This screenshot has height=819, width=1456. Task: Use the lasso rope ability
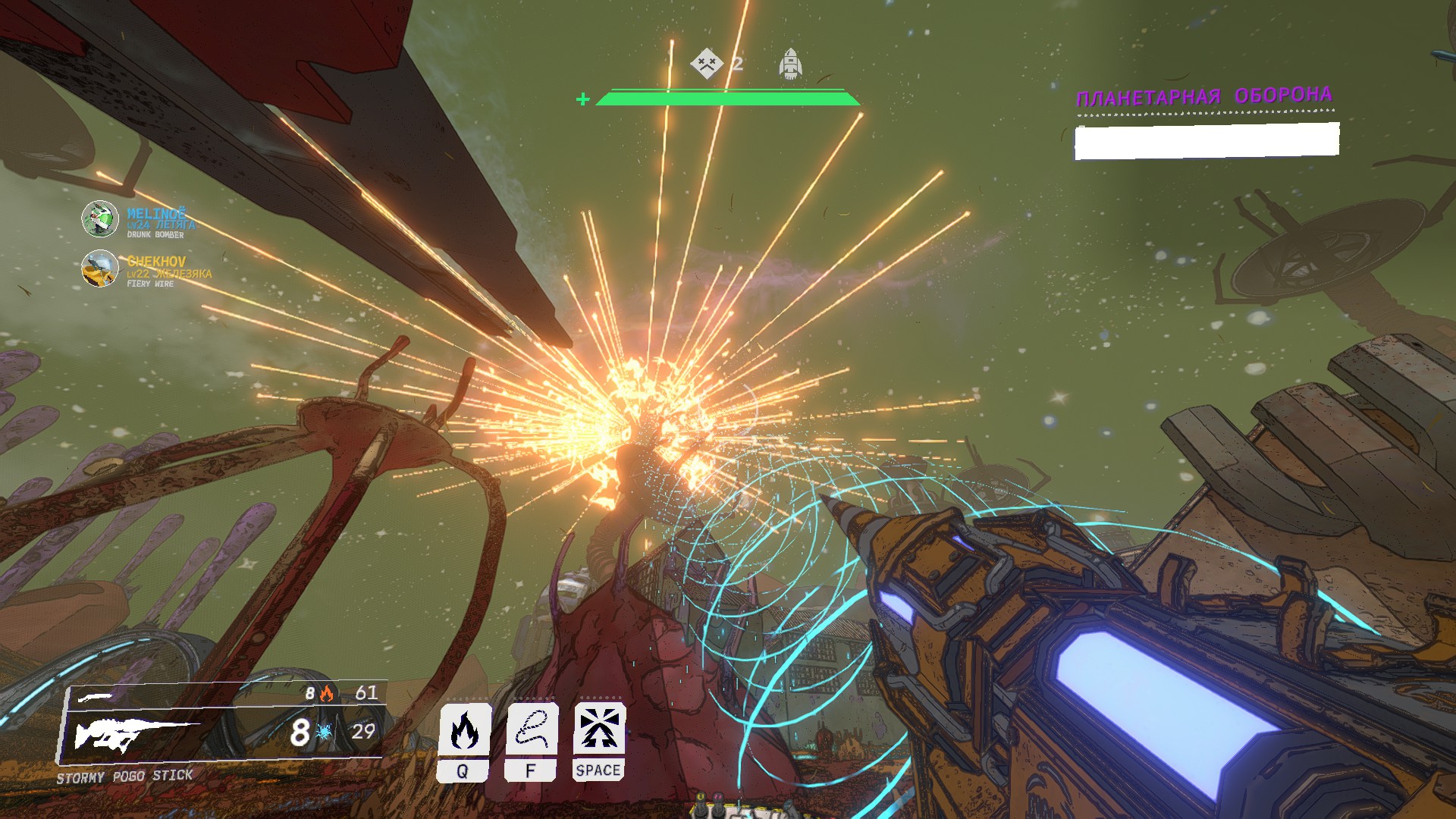pos(532,730)
